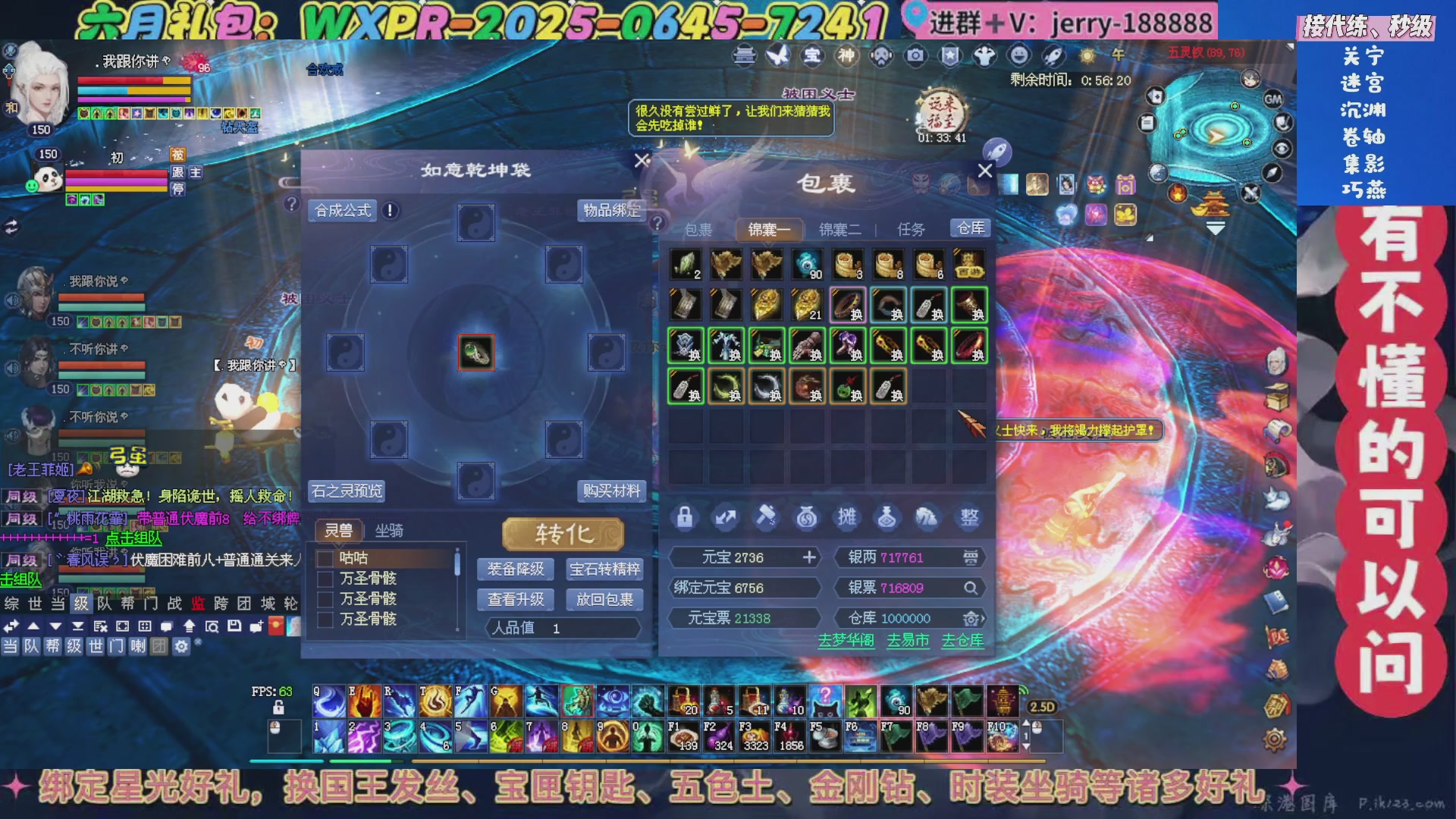Click the hammer repair icon in the bag toolbar
The height and width of the screenshot is (819, 1456).
766,518
